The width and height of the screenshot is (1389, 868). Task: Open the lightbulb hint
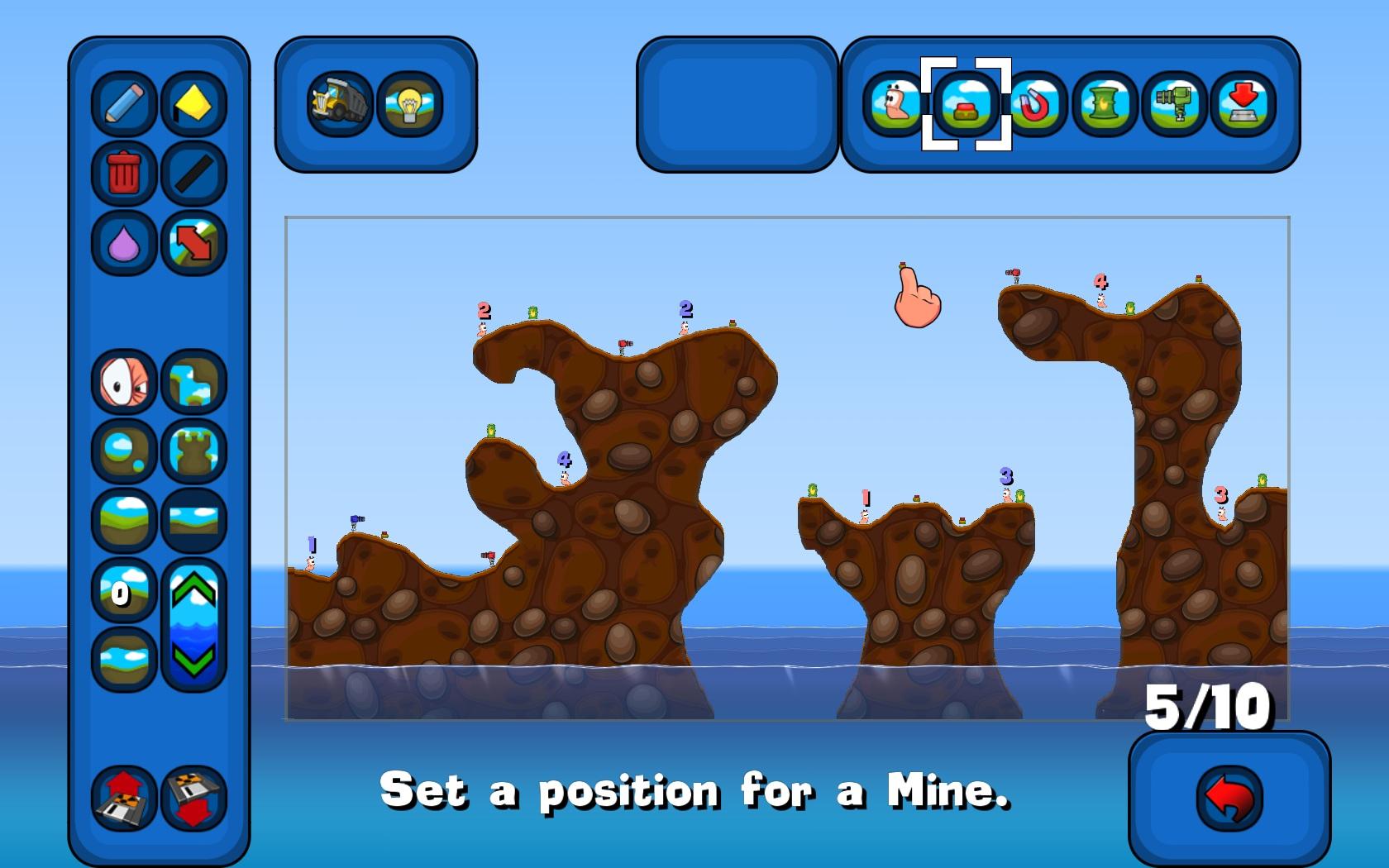(409, 102)
